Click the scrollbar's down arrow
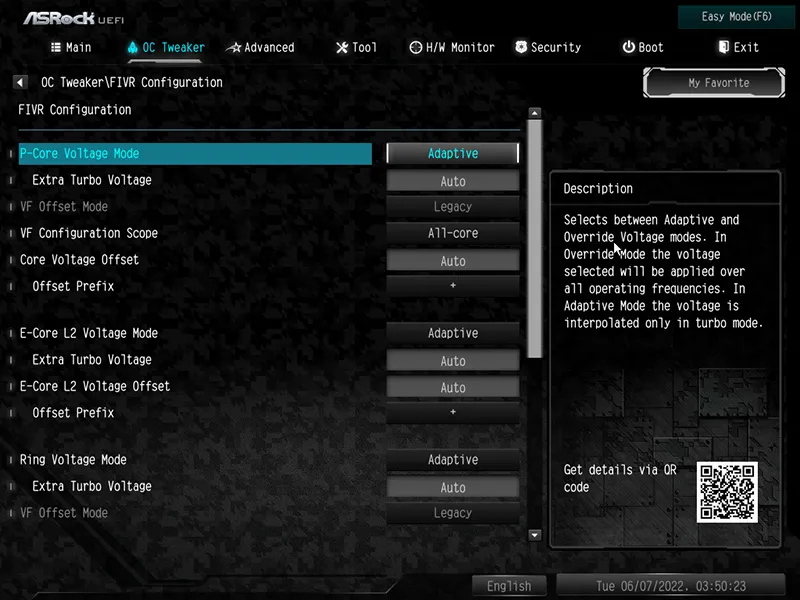 coord(534,535)
